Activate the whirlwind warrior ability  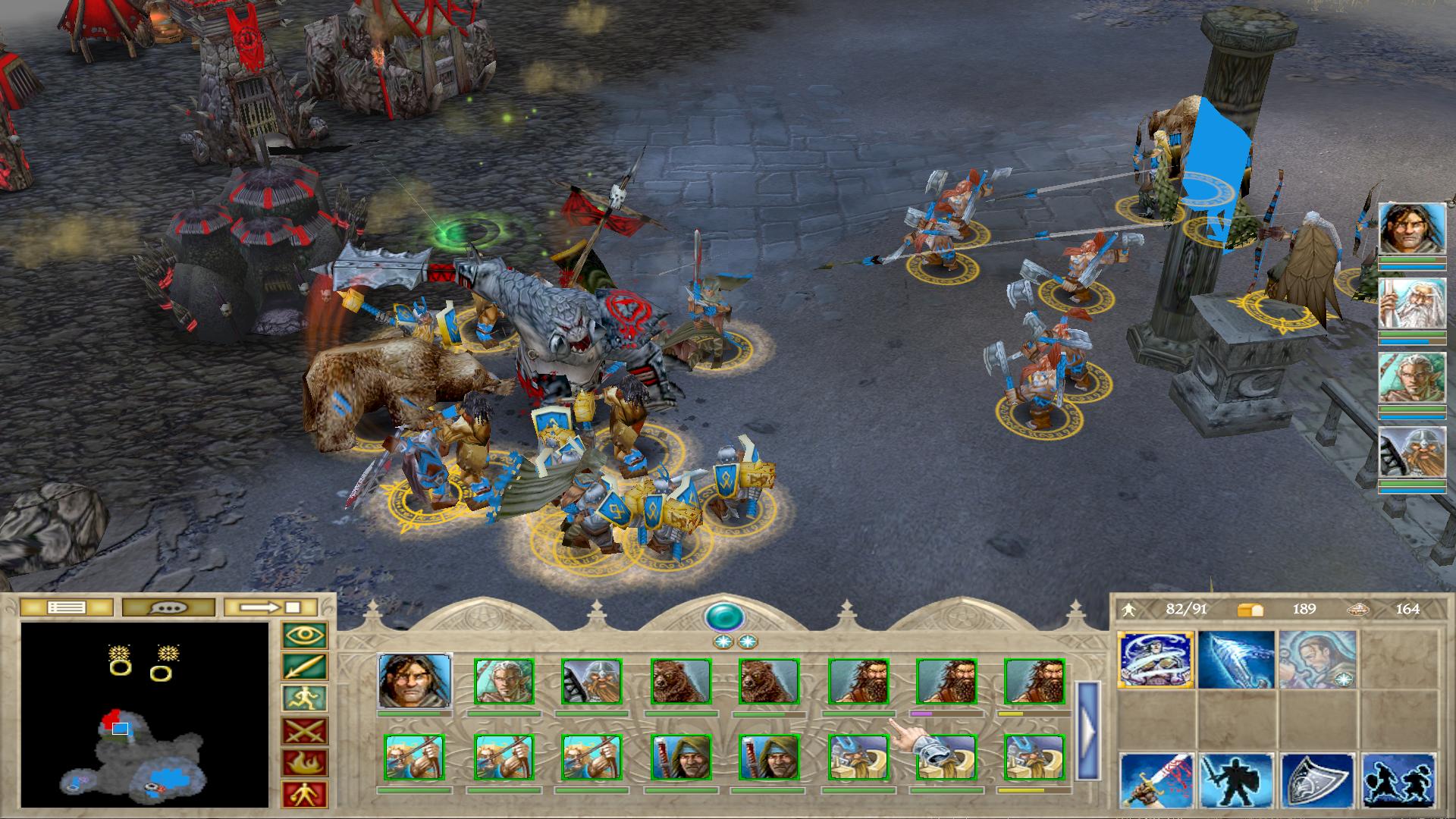pyautogui.click(x=1156, y=659)
